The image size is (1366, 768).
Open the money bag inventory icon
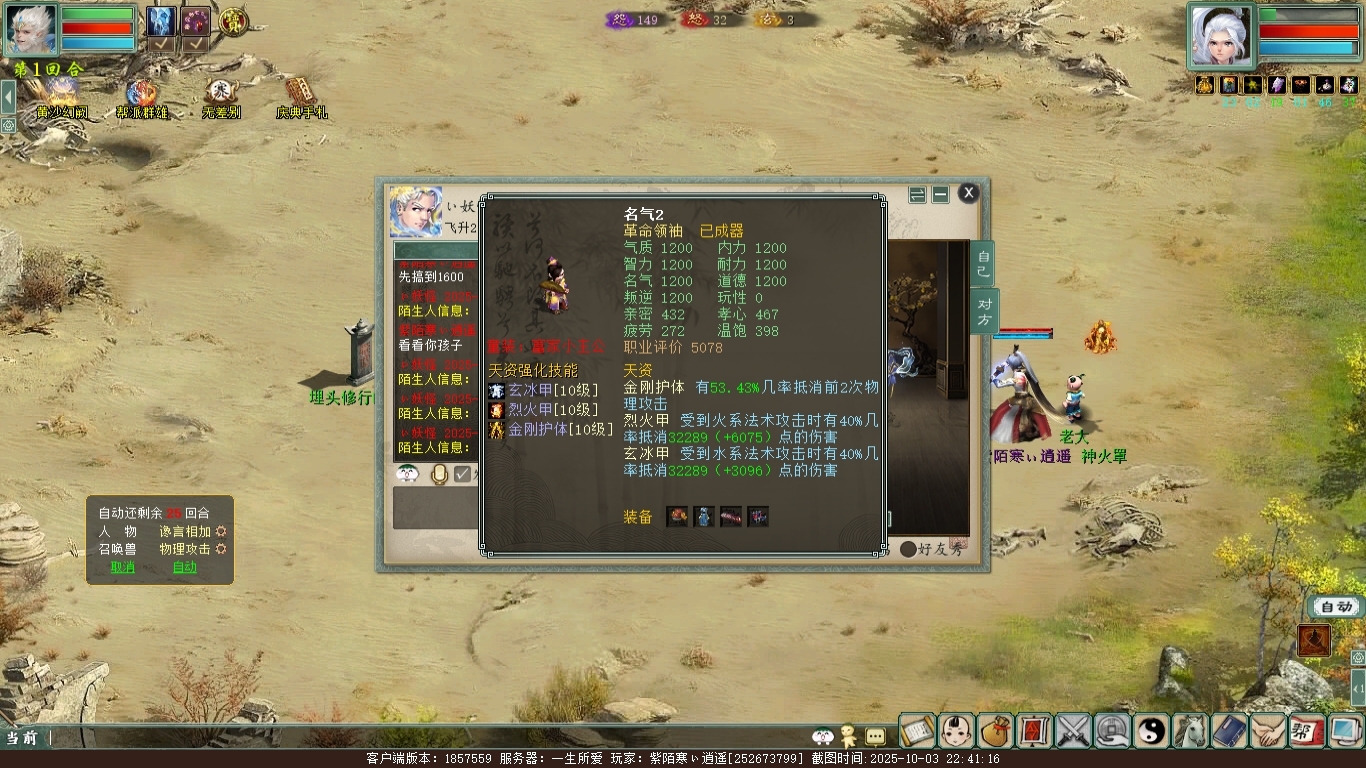[x=996, y=731]
